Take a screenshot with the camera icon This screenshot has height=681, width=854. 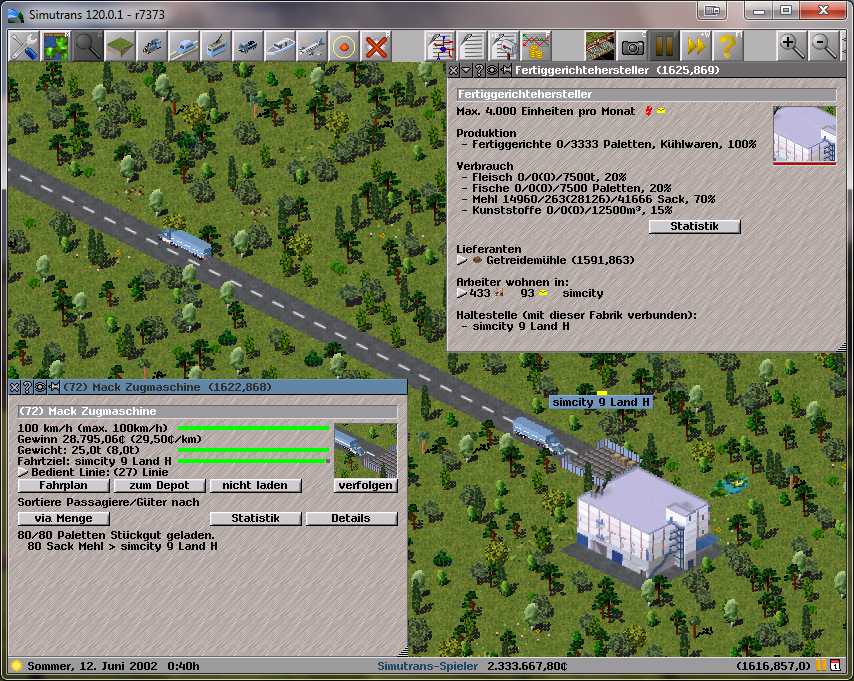click(x=631, y=46)
